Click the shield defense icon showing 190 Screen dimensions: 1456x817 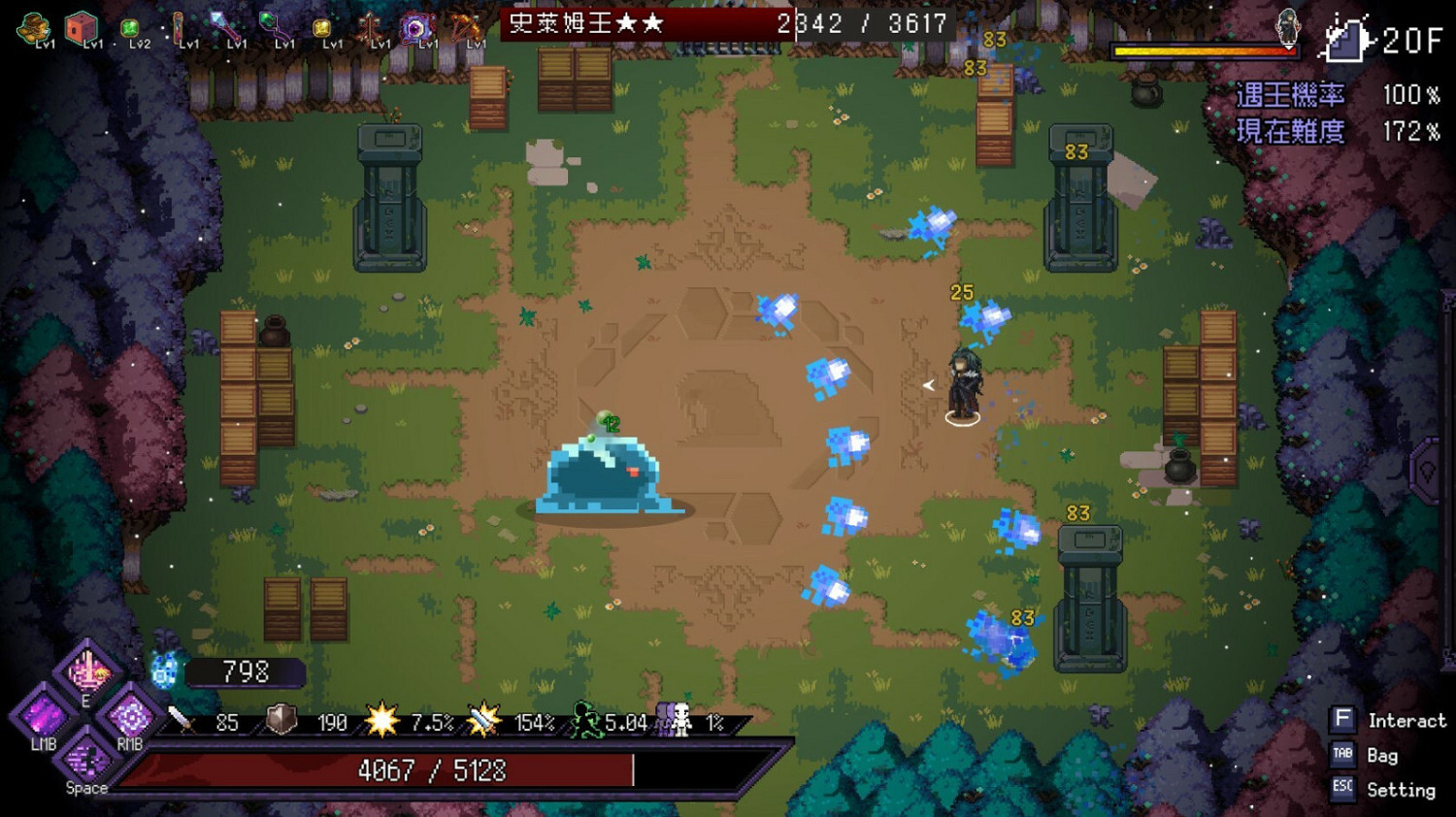tap(280, 721)
